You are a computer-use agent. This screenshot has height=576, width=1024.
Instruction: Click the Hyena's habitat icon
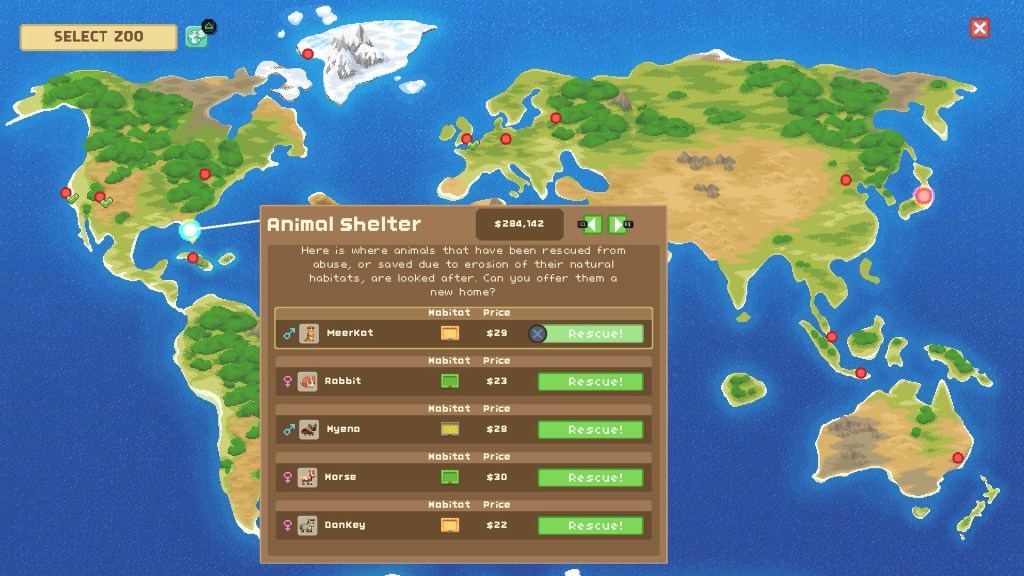point(449,429)
